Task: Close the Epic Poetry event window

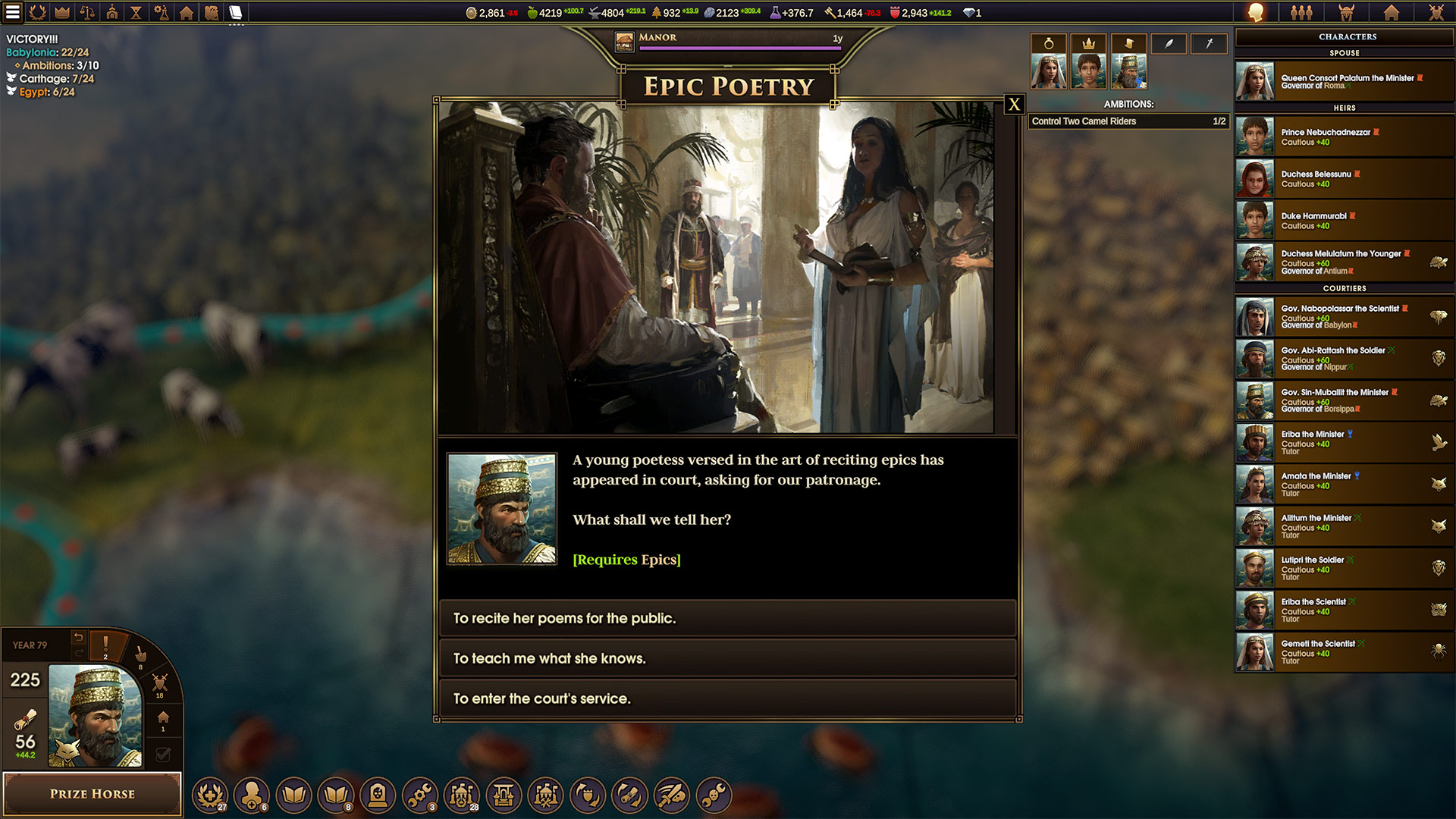Action: pos(1014,105)
